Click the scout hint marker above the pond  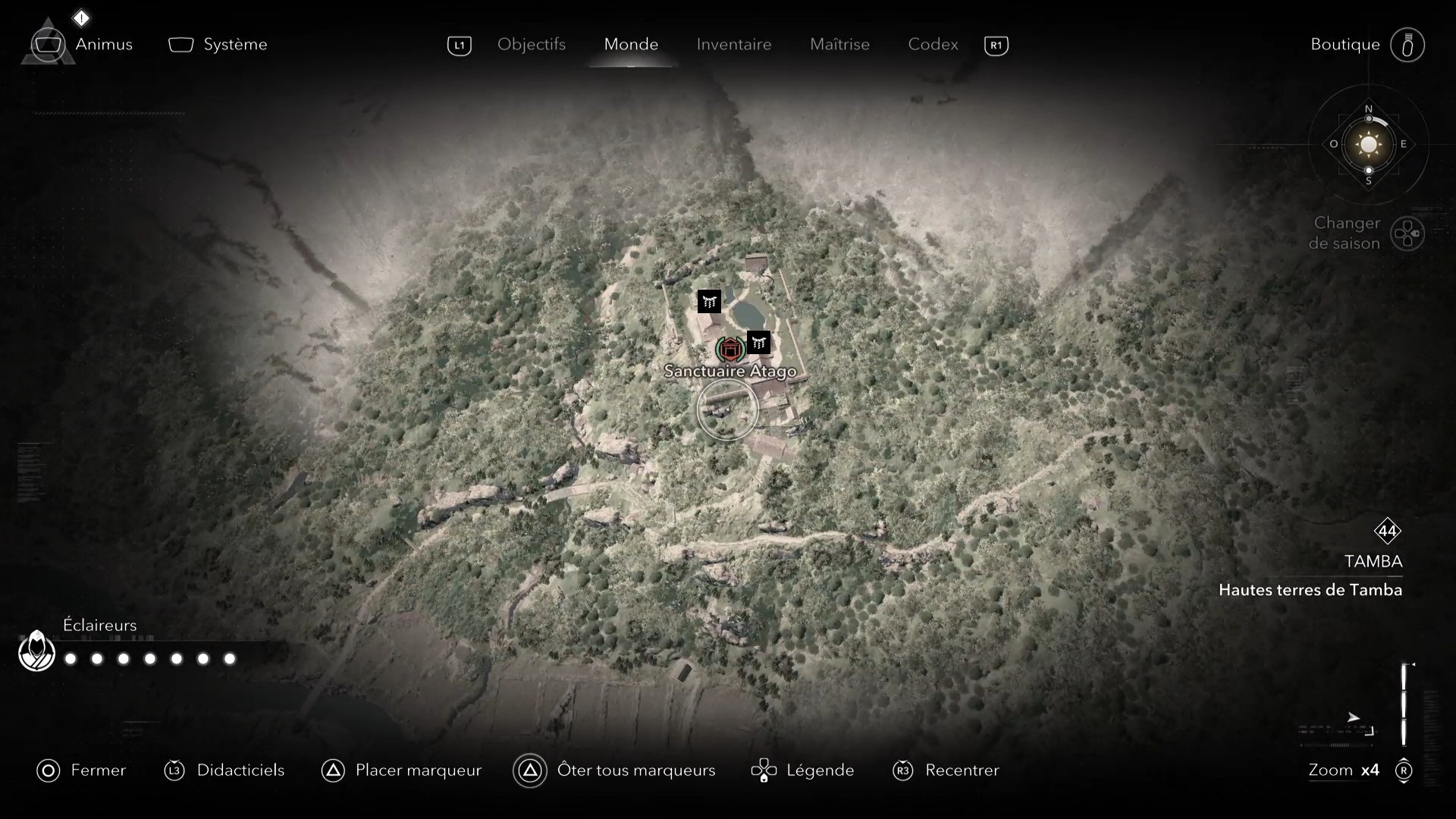[x=708, y=301]
